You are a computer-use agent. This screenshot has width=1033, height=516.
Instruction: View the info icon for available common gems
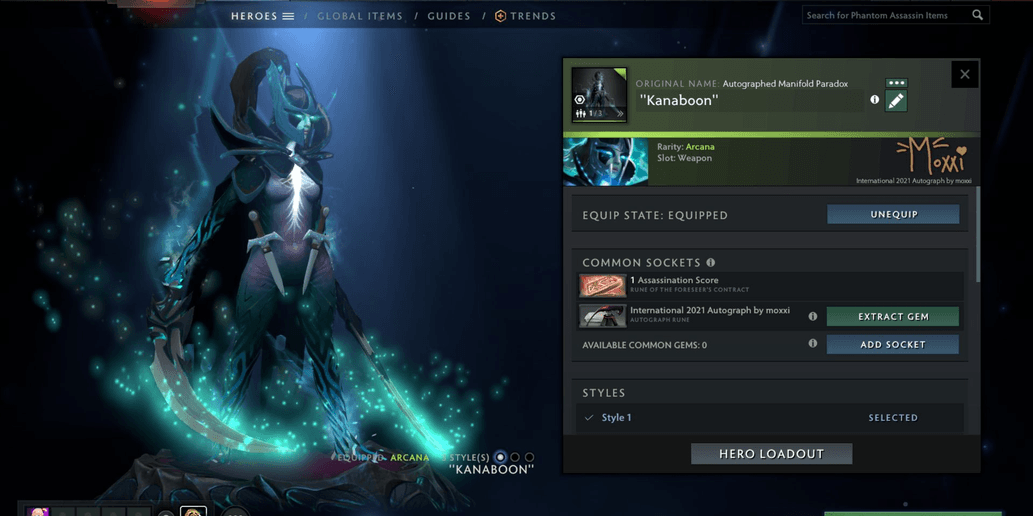click(812, 344)
